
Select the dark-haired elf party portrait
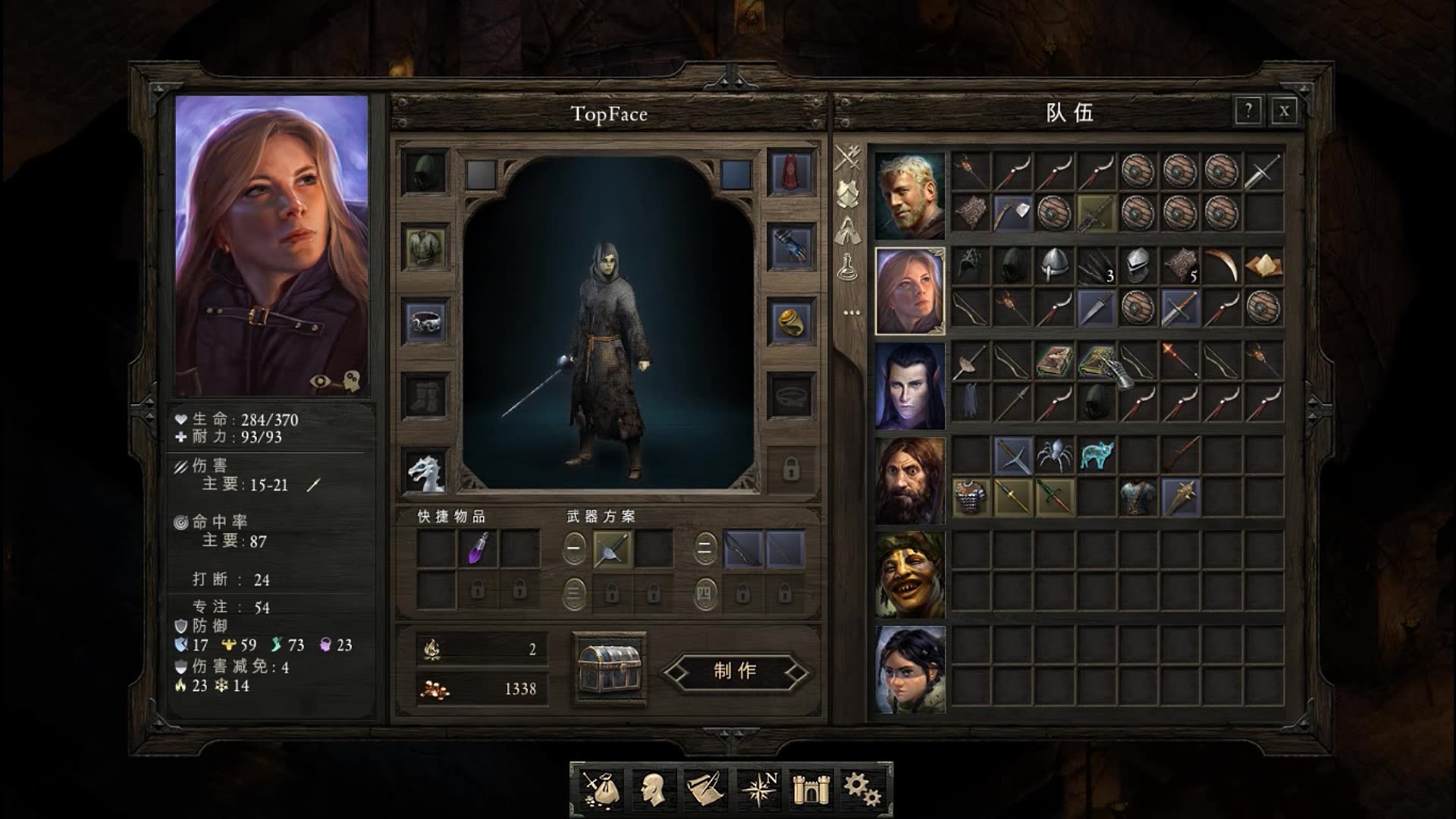click(x=910, y=386)
